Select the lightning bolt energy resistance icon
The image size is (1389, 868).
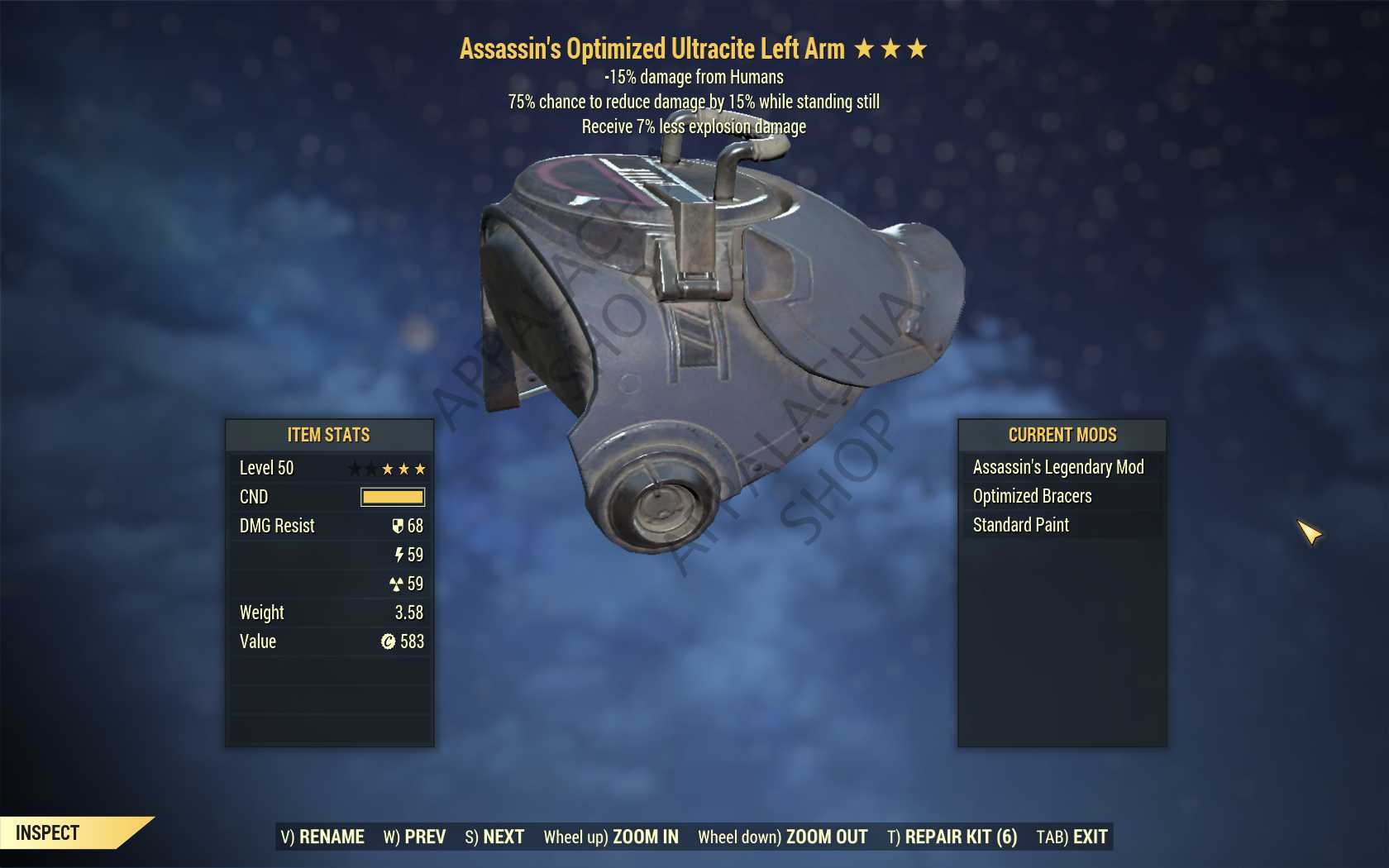click(x=399, y=555)
